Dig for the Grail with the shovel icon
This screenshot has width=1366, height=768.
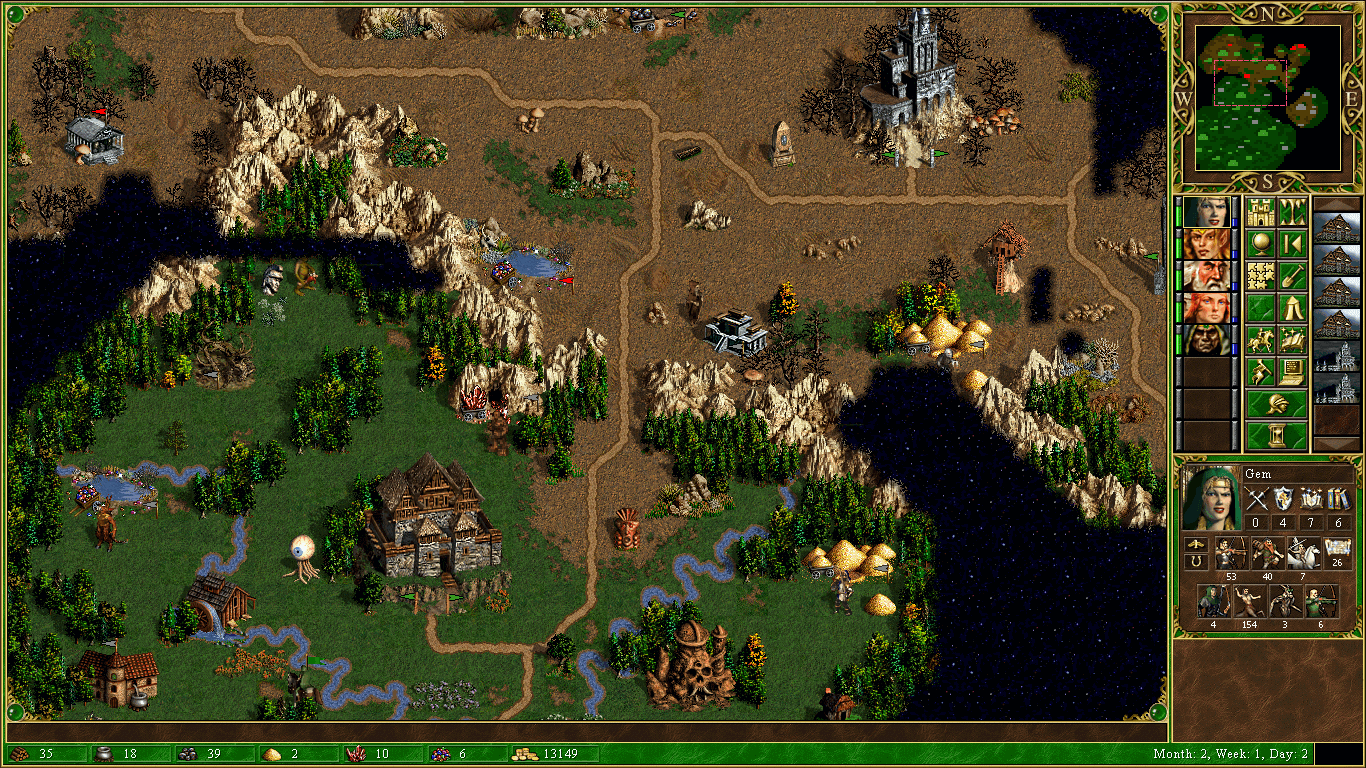1291,274
